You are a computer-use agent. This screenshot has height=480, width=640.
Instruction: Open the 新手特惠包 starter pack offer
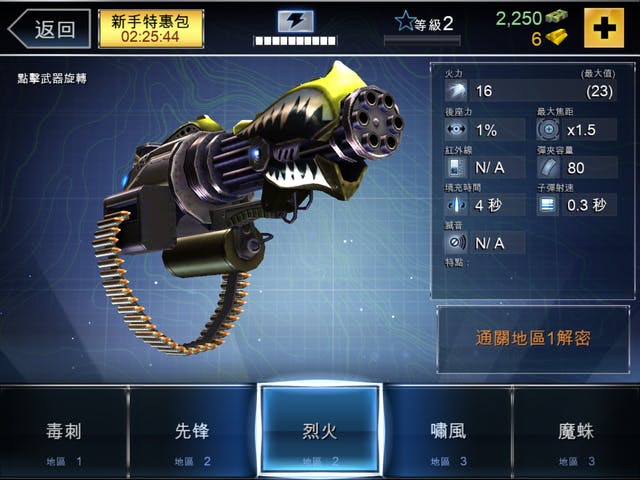click(150, 28)
